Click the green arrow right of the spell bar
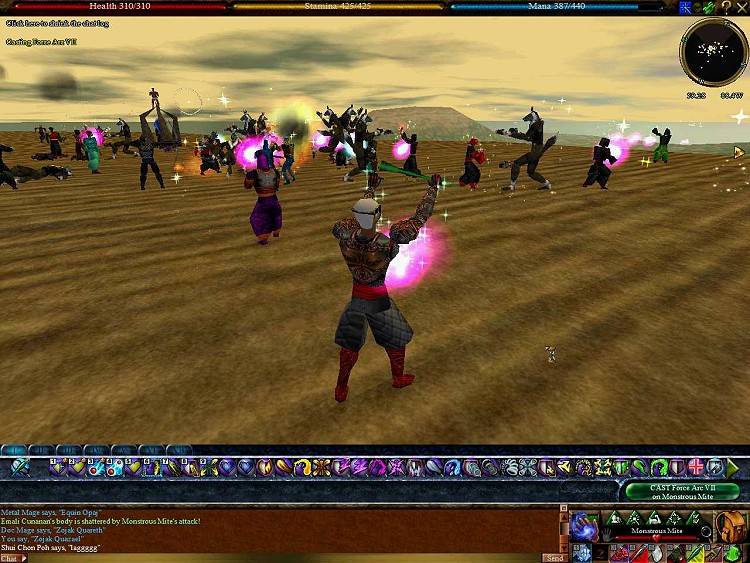 pyautogui.click(x=735, y=467)
